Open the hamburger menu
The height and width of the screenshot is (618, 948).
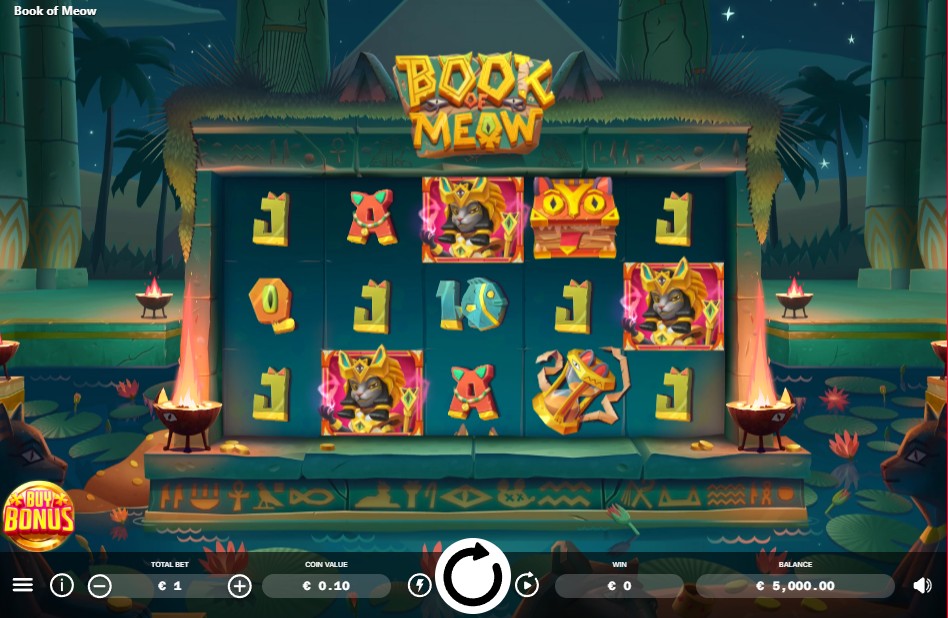pyautogui.click(x=22, y=585)
